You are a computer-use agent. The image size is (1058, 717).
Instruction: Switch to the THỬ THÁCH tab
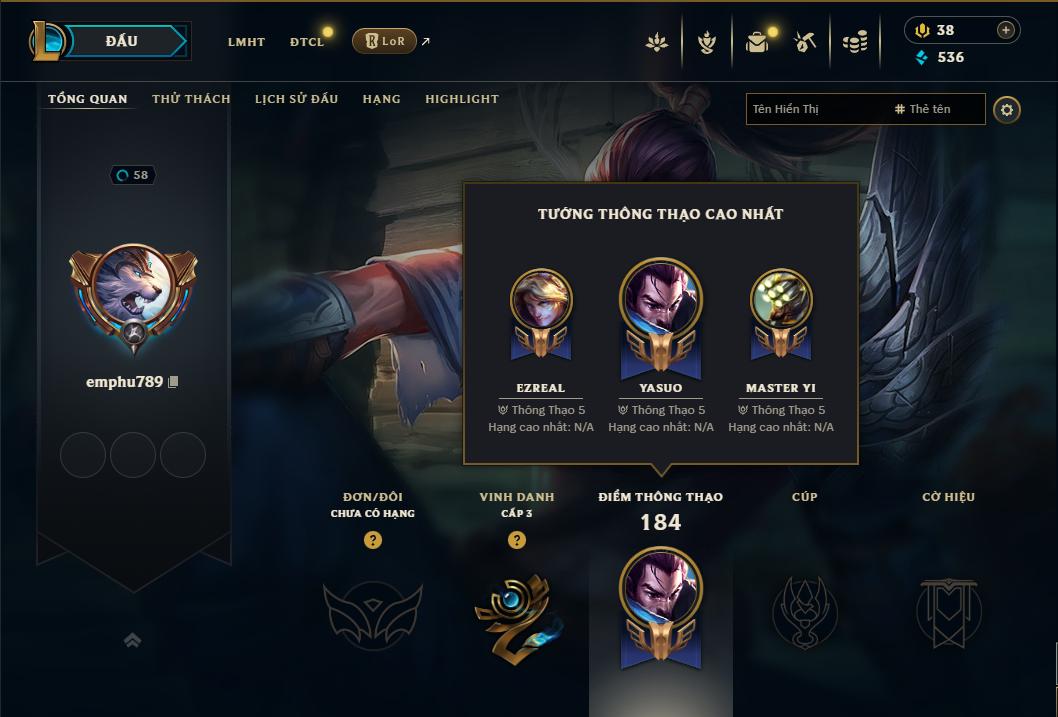(x=191, y=99)
